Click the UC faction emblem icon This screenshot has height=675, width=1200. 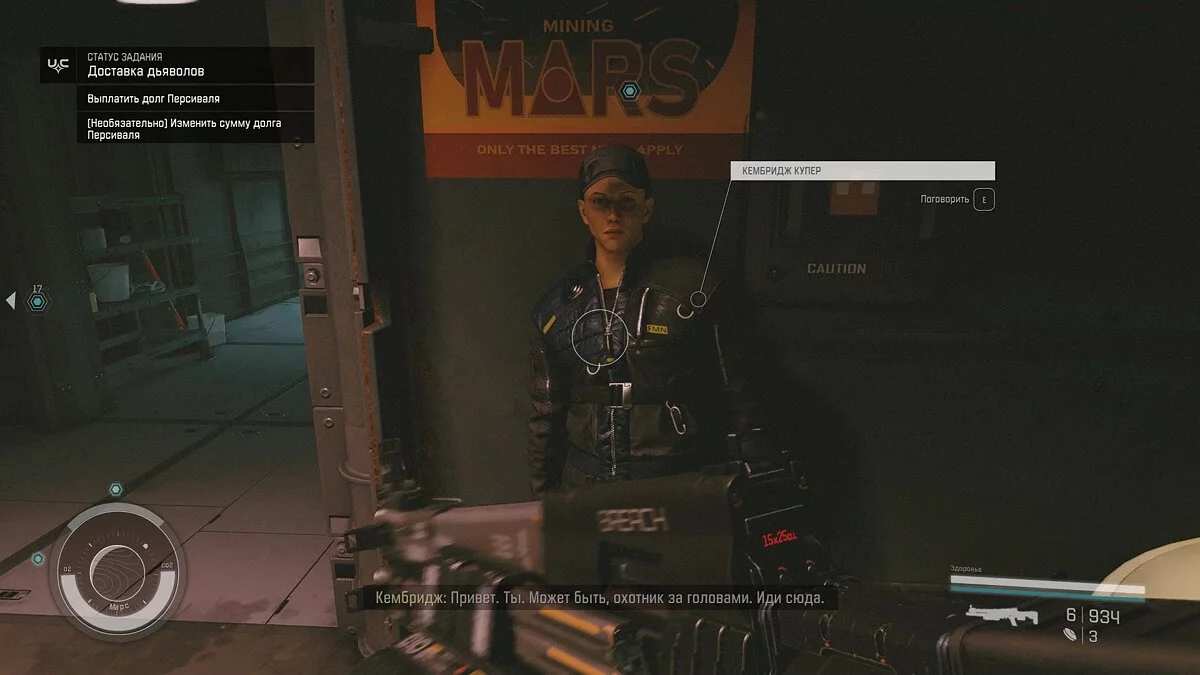[59, 65]
